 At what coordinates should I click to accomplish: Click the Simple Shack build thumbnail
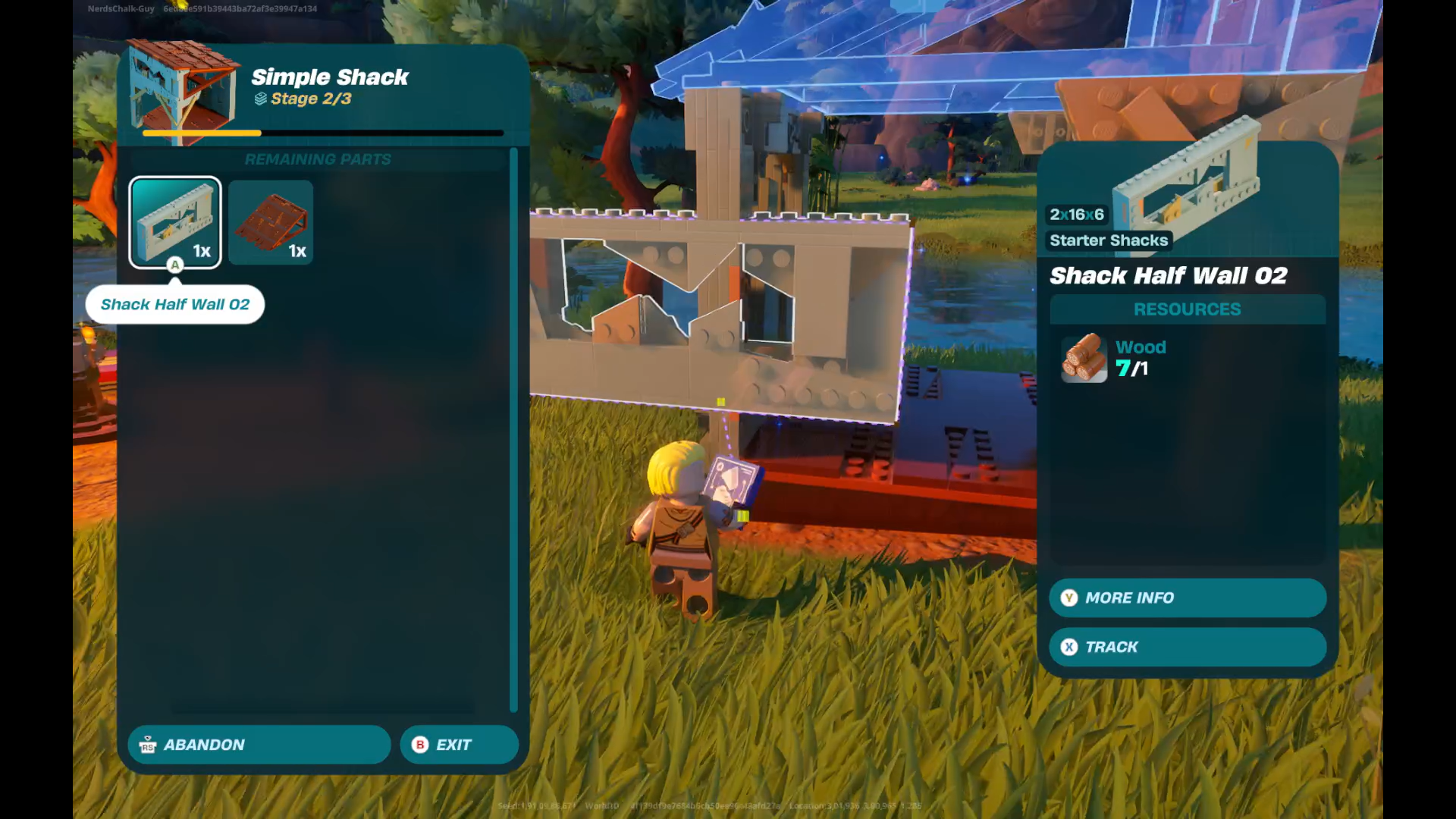[184, 89]
